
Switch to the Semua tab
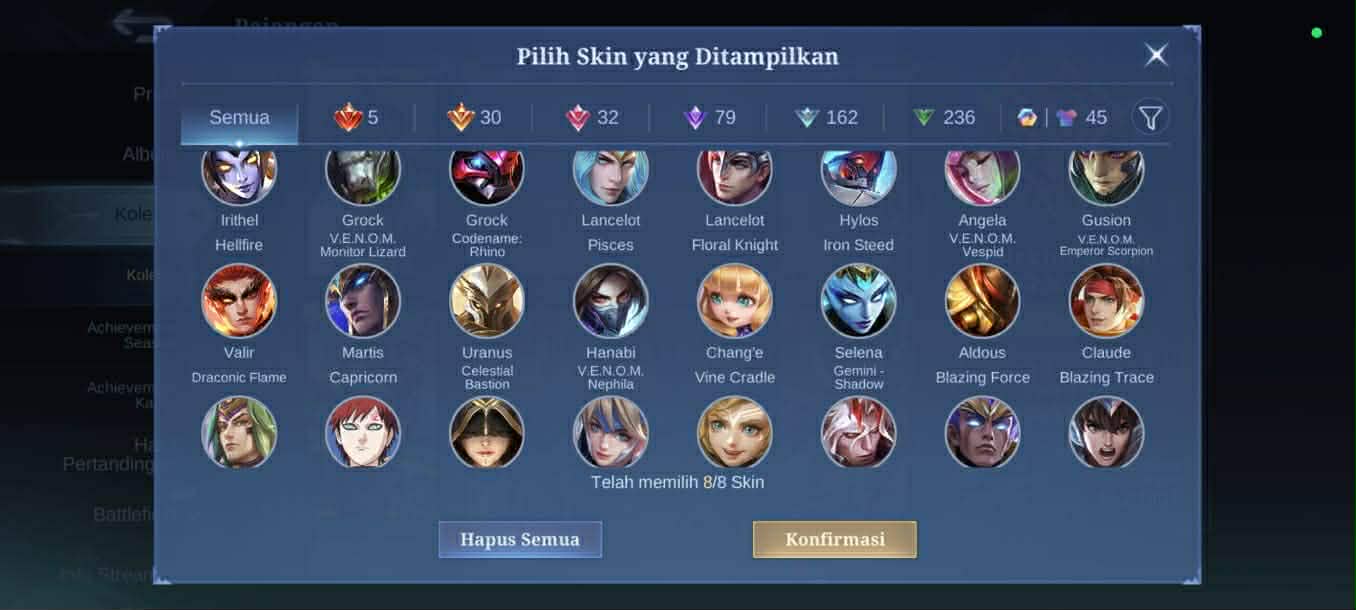(x=239, y=118)
